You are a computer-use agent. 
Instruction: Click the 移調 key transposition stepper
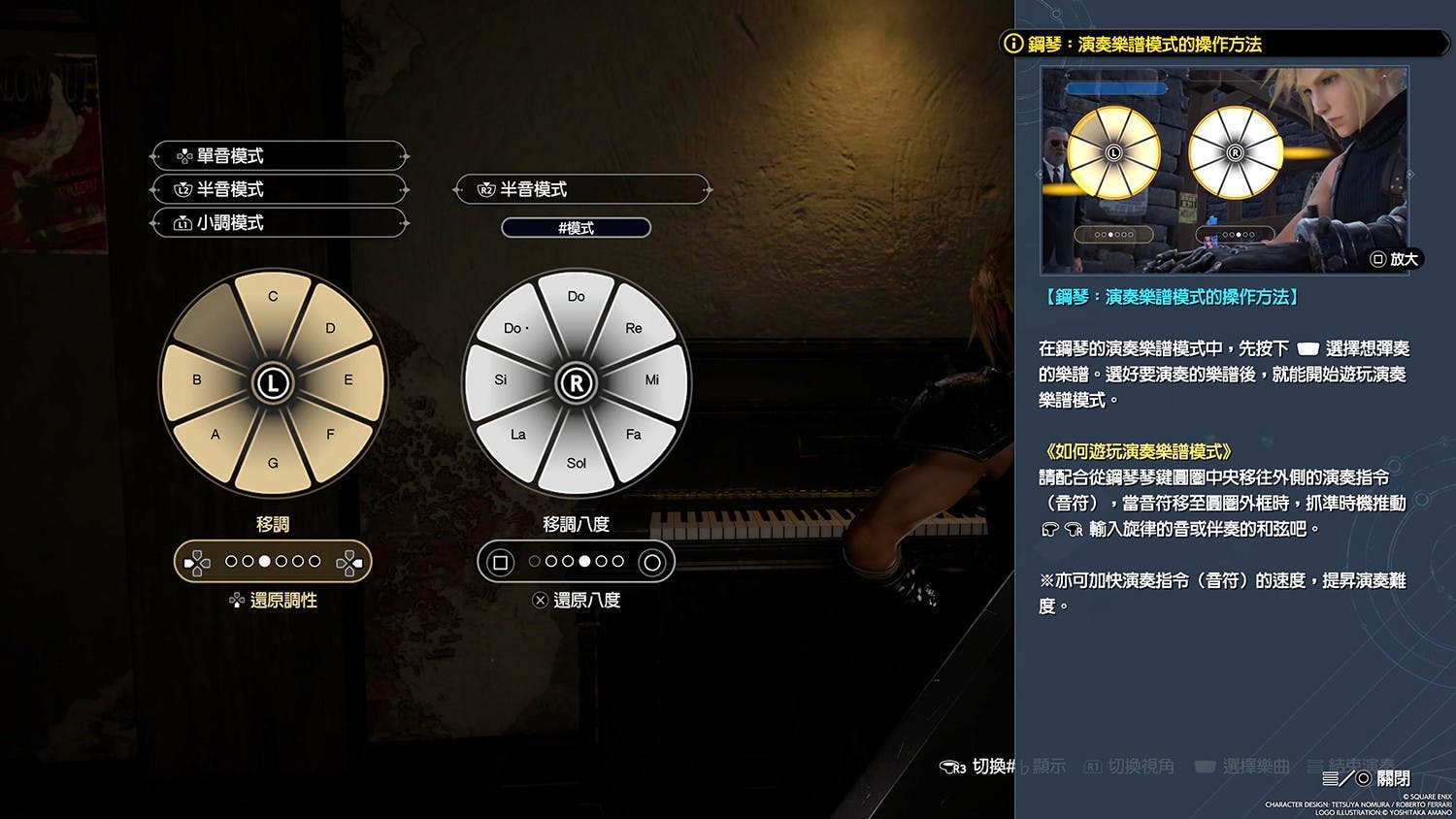[x=273, y=562]
